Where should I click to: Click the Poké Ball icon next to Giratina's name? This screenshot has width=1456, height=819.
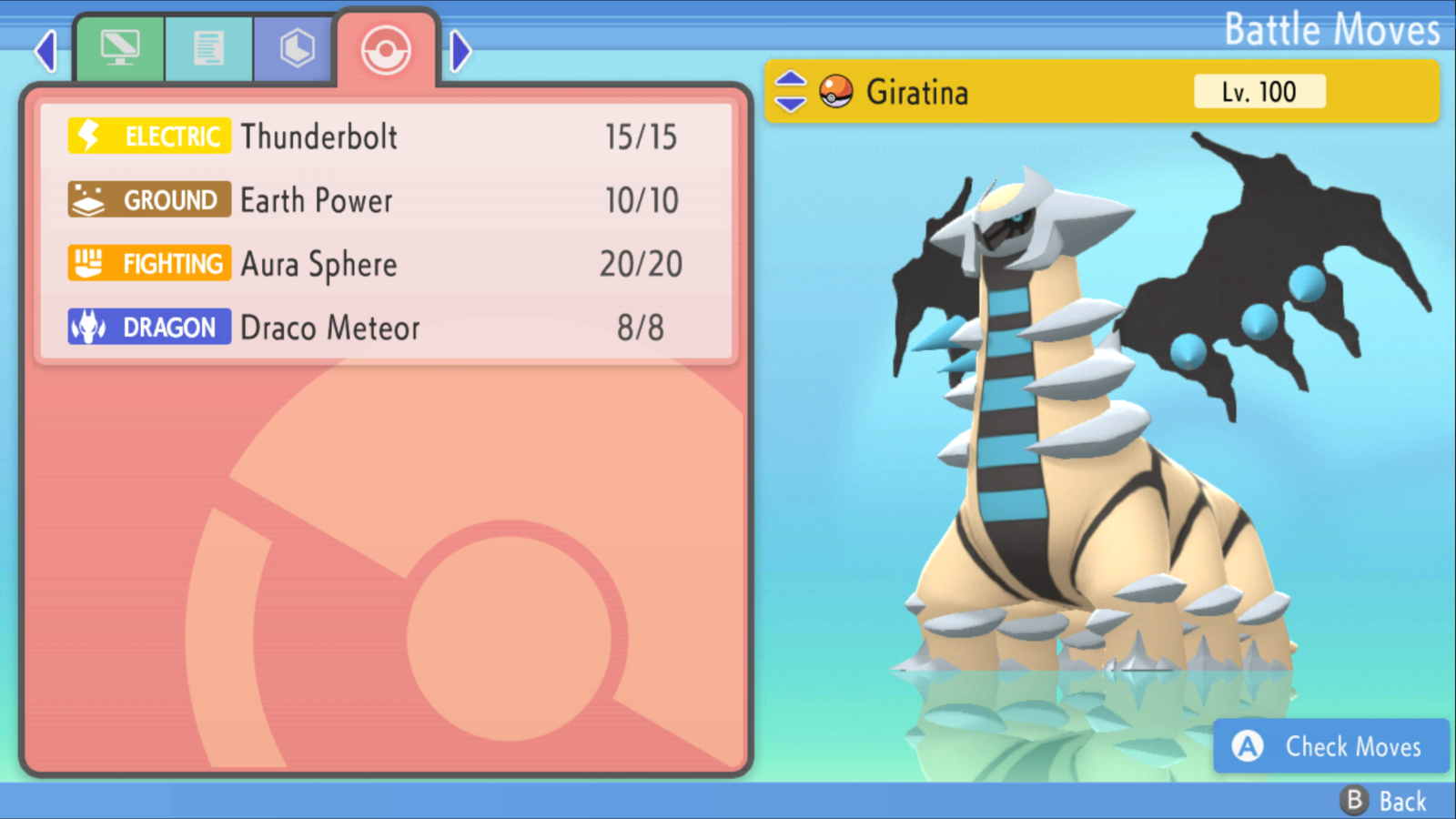point(835,91)
